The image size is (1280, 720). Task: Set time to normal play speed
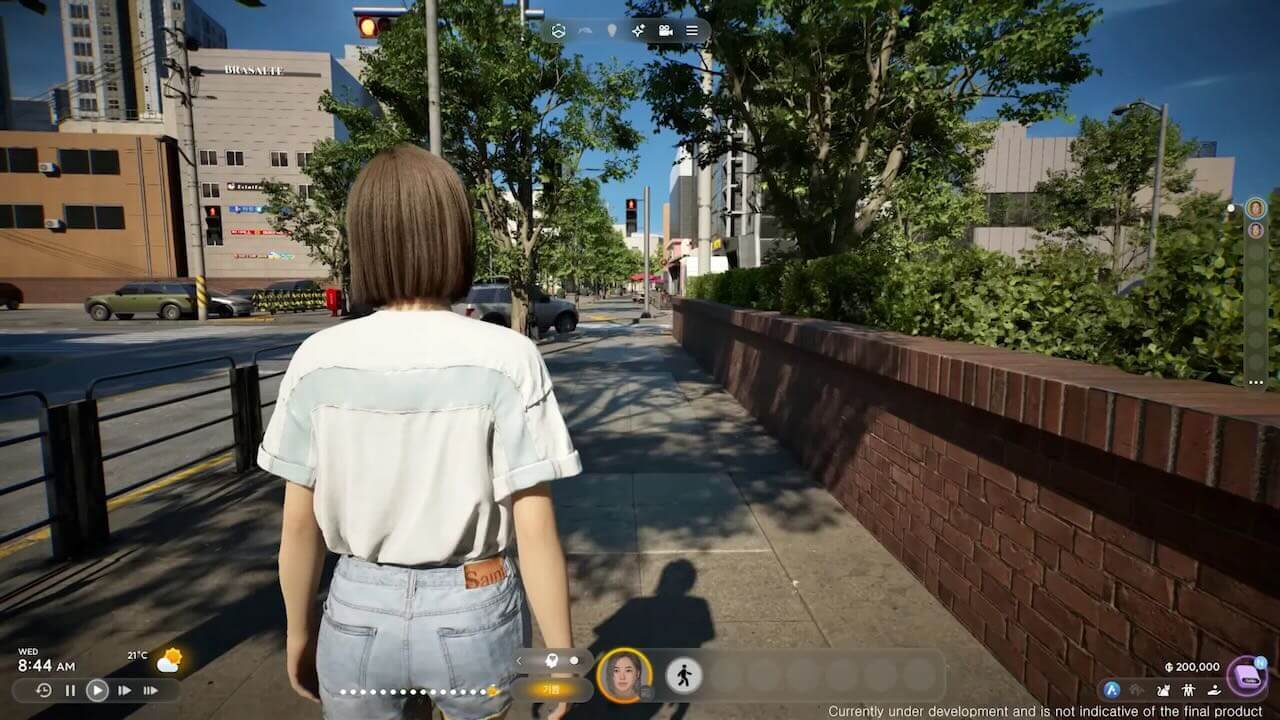(x=97, y=690)
